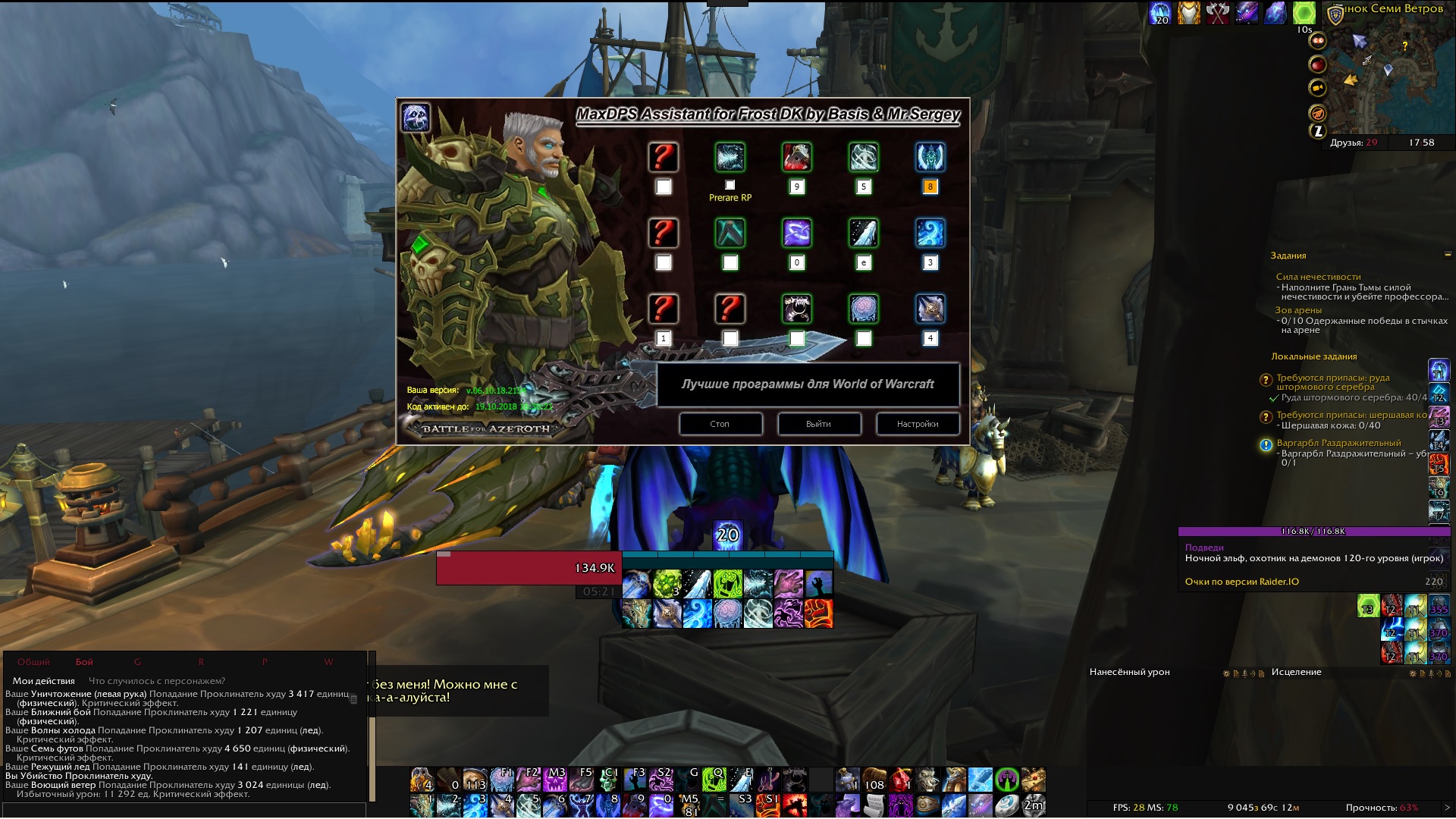This screenshot has width=1456, height=819.
Task: Choose the Что случилось с персонажем? filter
Action: point(157,681)
